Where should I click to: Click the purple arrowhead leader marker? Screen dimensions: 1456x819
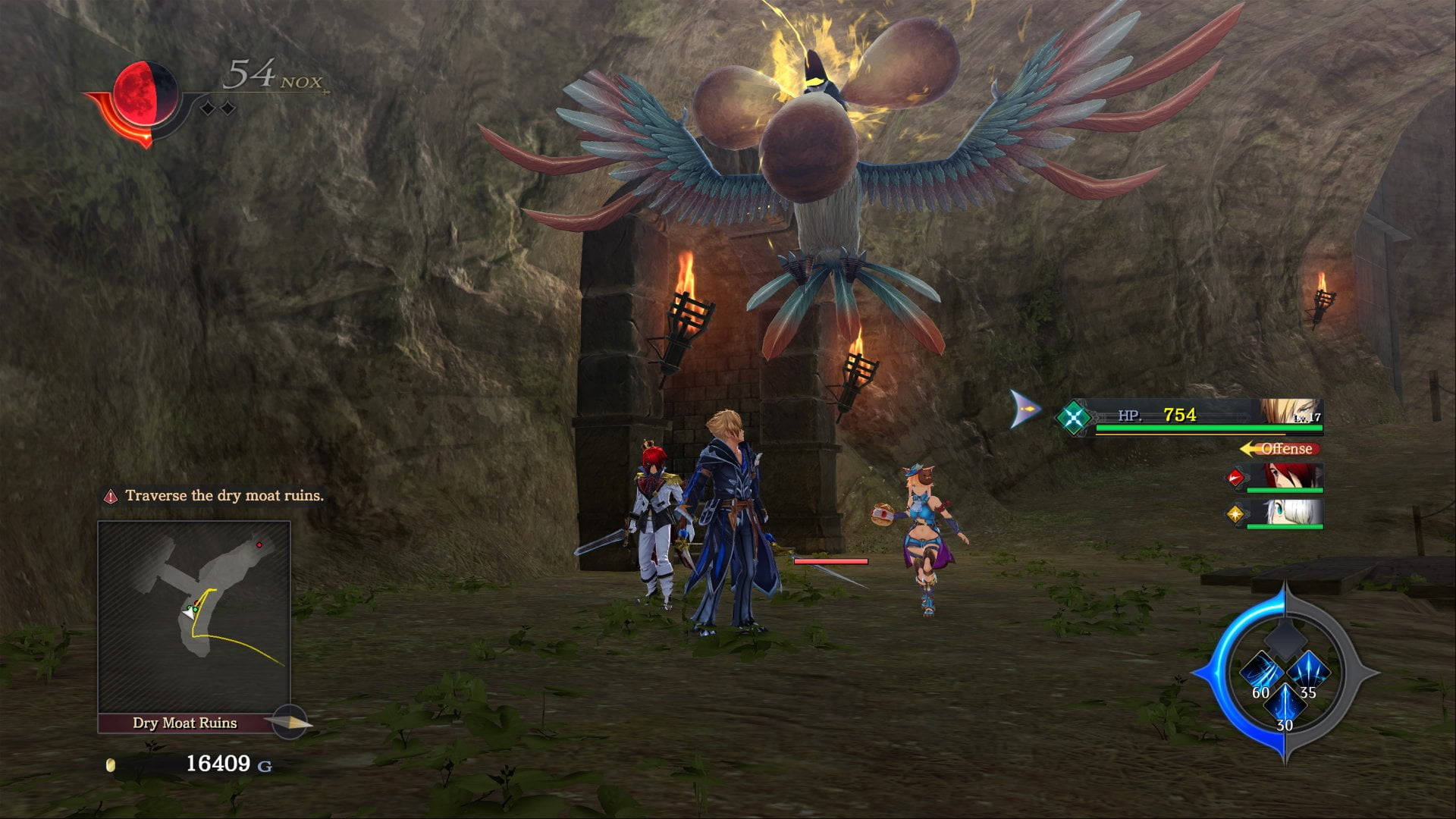(1025, 409)
